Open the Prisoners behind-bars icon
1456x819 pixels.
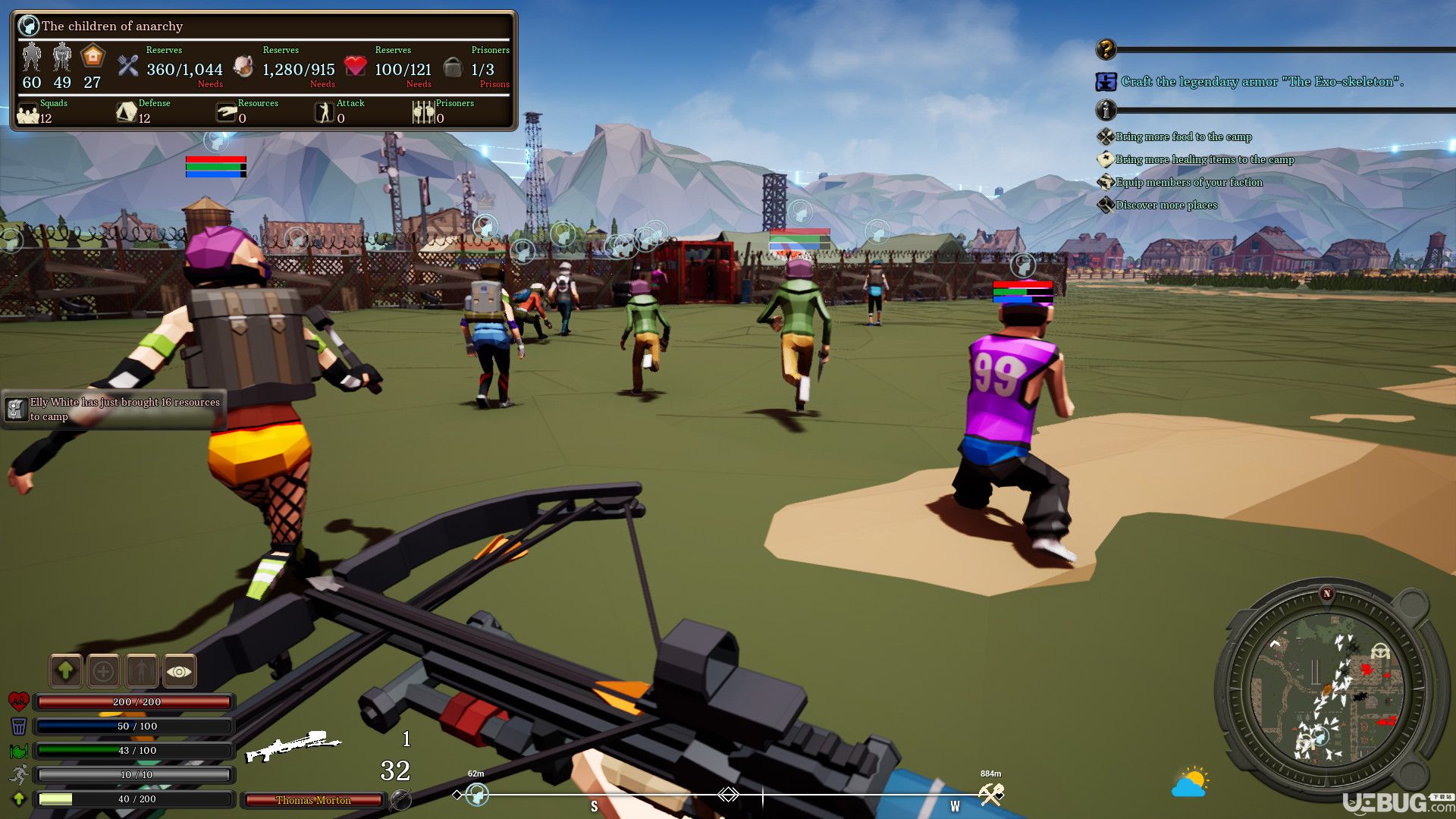[422, 113]
